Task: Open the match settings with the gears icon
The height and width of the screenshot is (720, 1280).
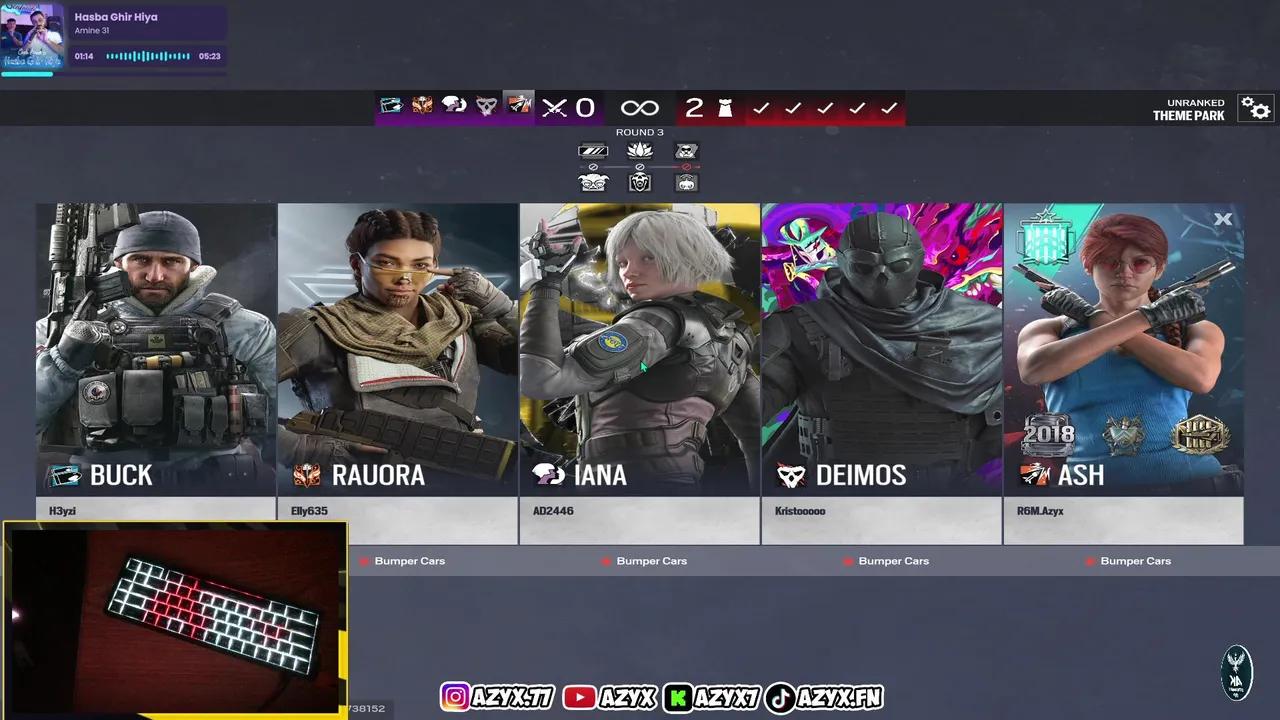Action: coord(1255,107)
